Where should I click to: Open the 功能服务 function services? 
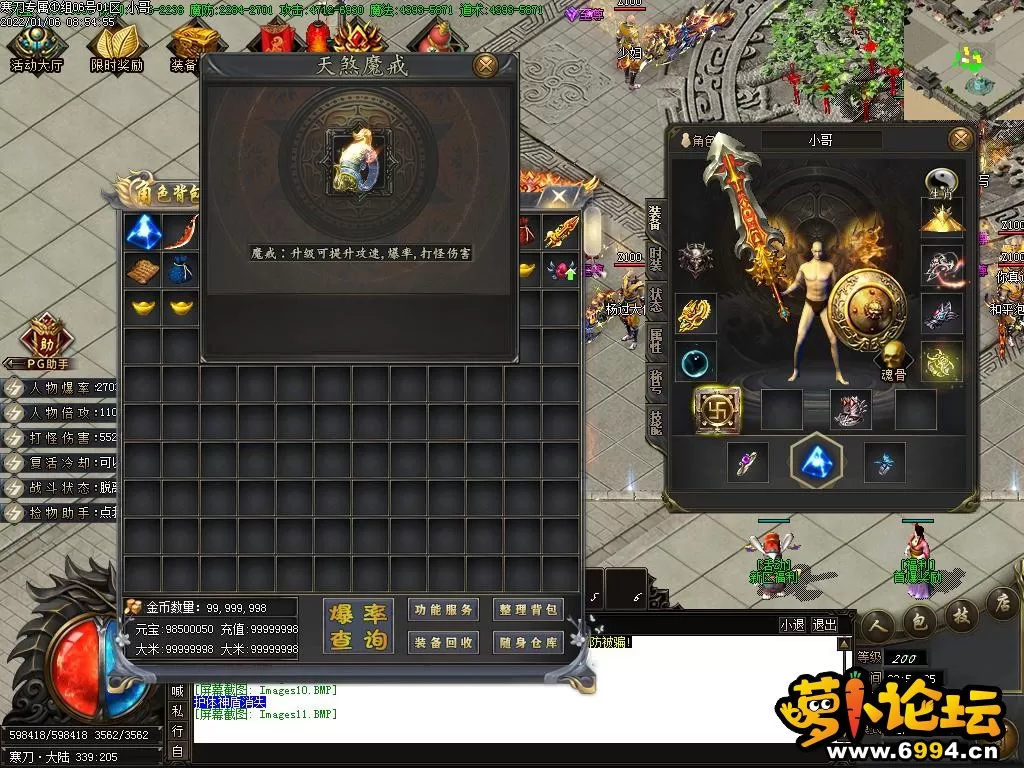pos(443,610)
